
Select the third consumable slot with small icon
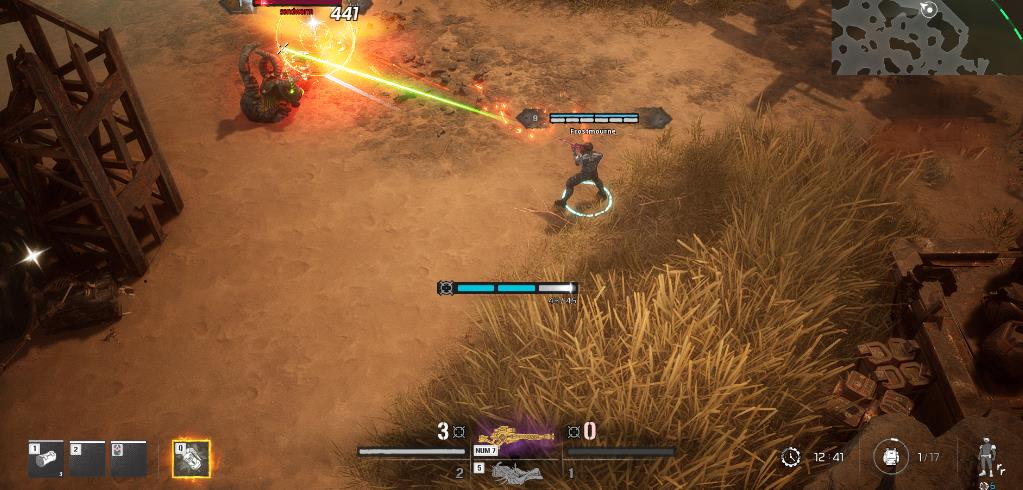point(129,459)
